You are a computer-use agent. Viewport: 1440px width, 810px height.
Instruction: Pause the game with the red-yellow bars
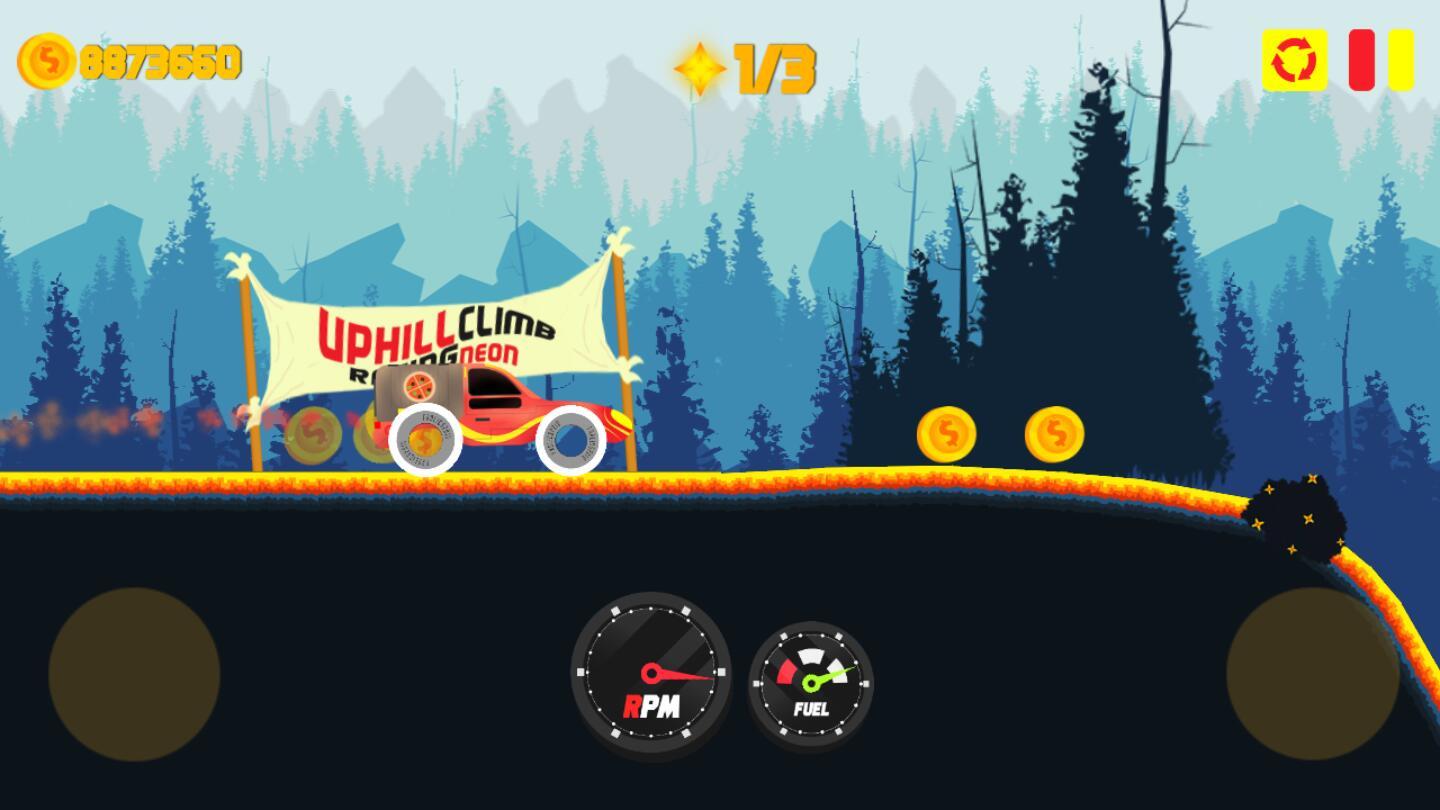pos(1381,60)
